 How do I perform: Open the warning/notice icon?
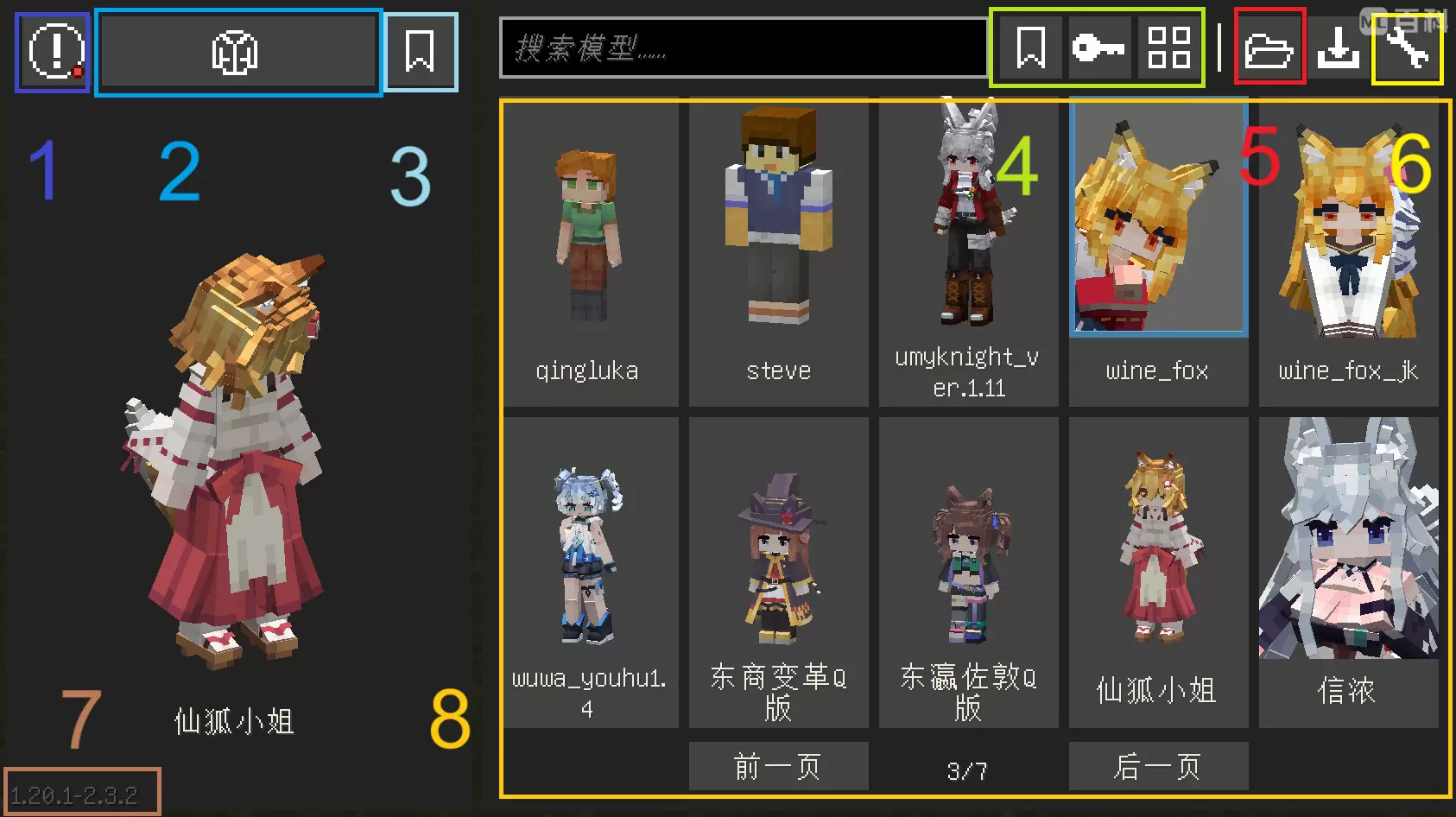(x=52, y=52)
